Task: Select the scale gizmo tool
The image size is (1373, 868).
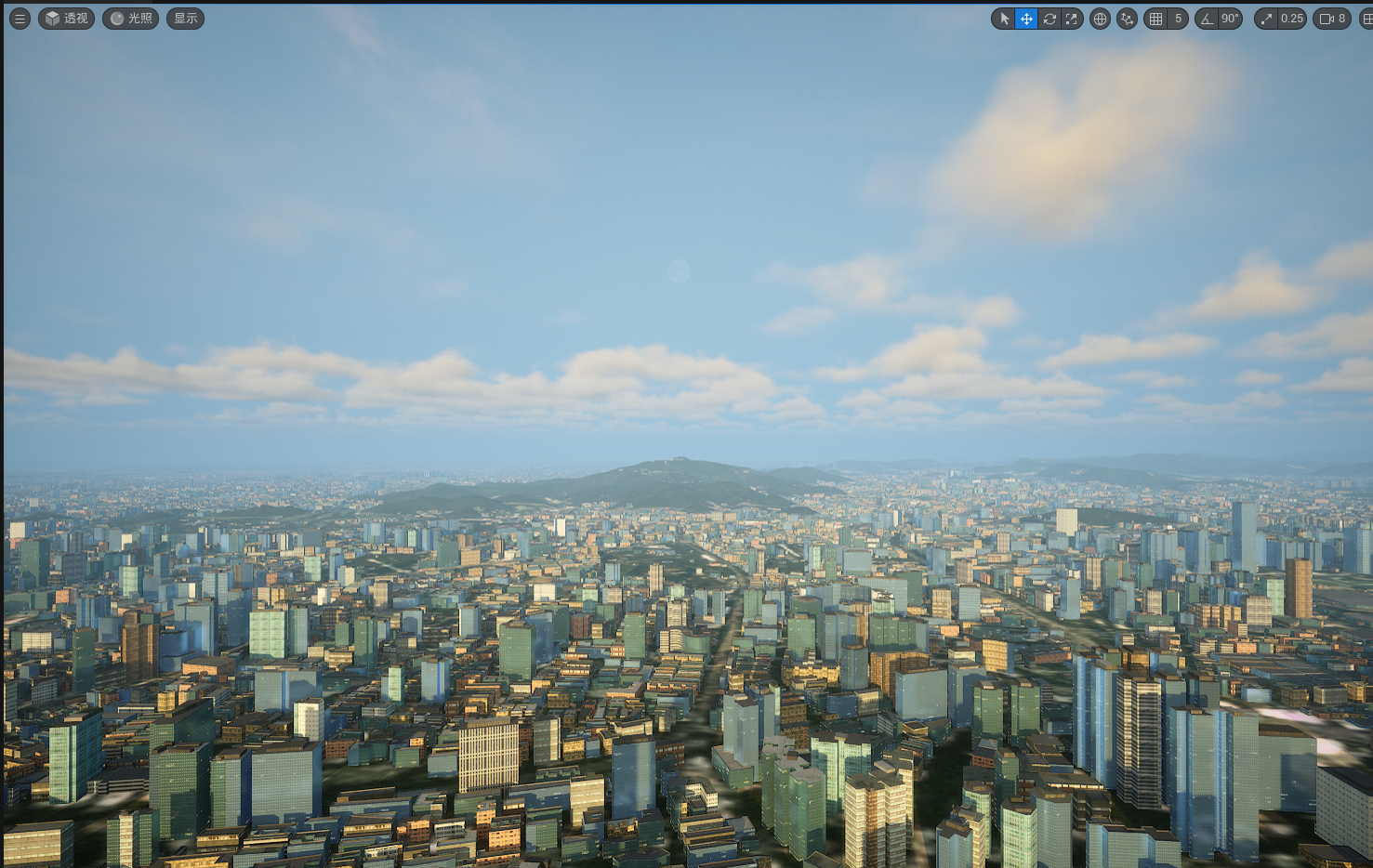Action: pos(1072,19)
